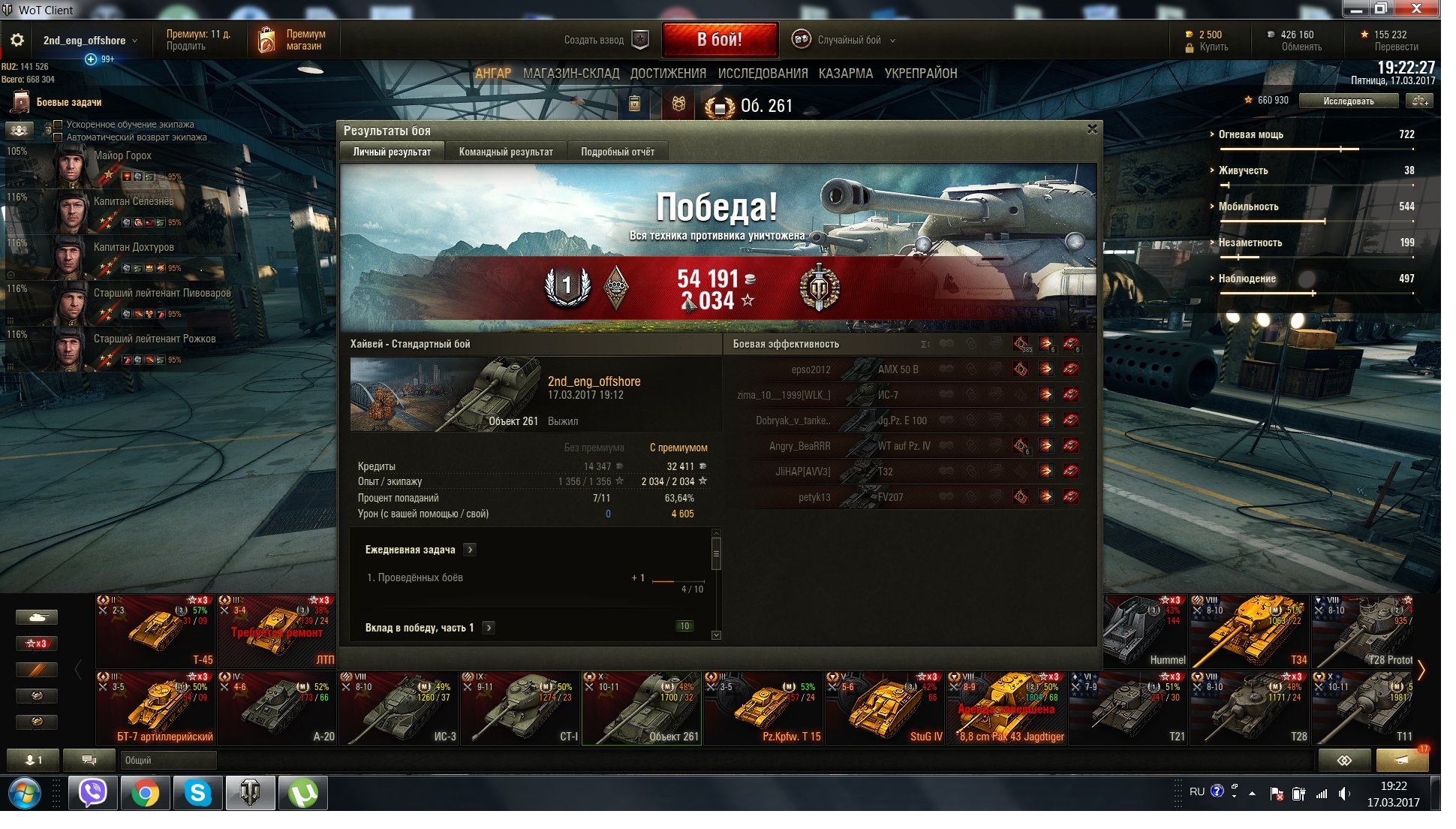This screenshot has height=829, width=1456.
Task: Toggle Ускоренное обучение экипажа checkbox
Action: pyautogui.click(x=58, y=125)
